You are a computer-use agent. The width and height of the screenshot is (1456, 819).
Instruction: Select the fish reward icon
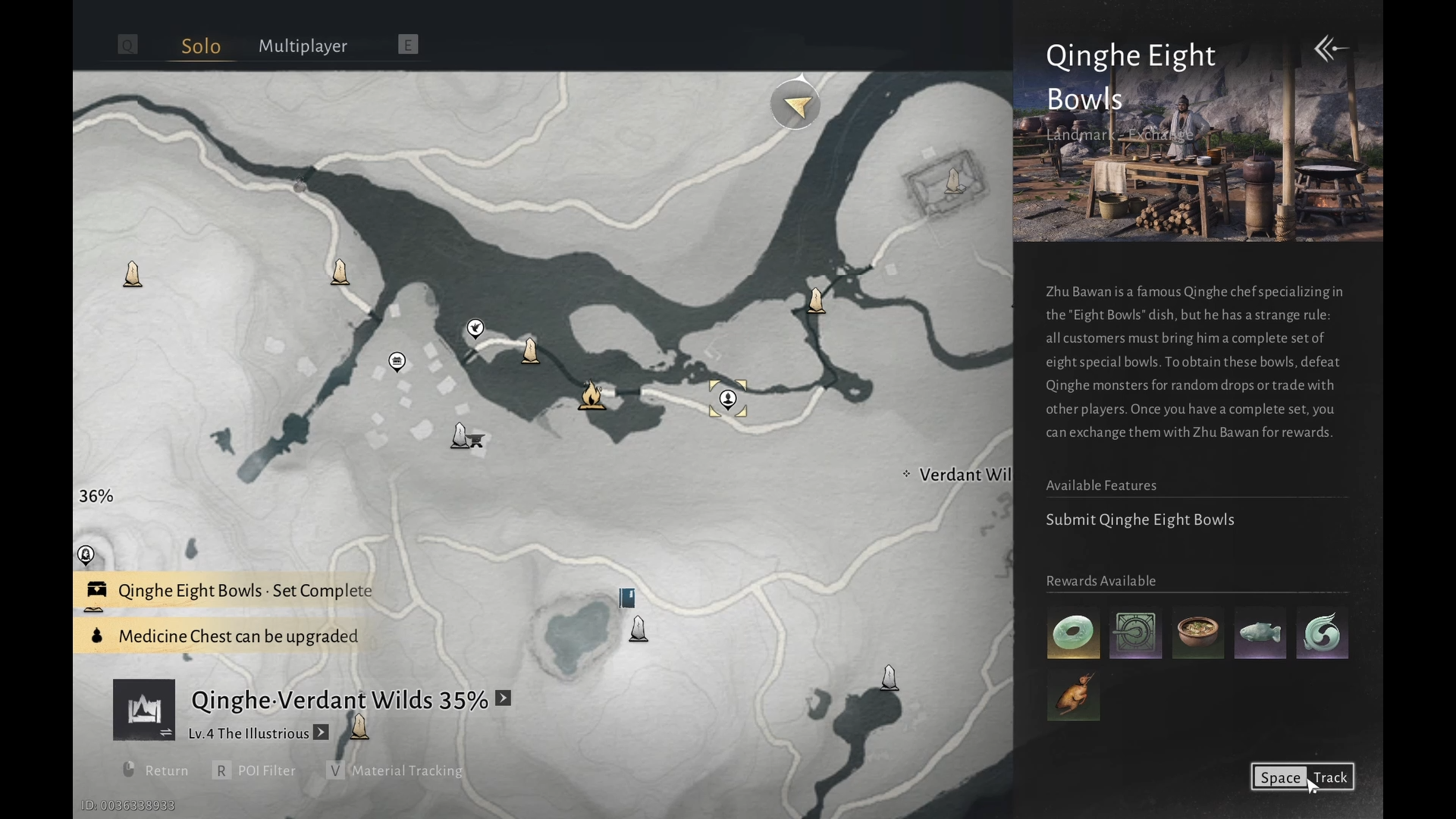pos(1260,632)
